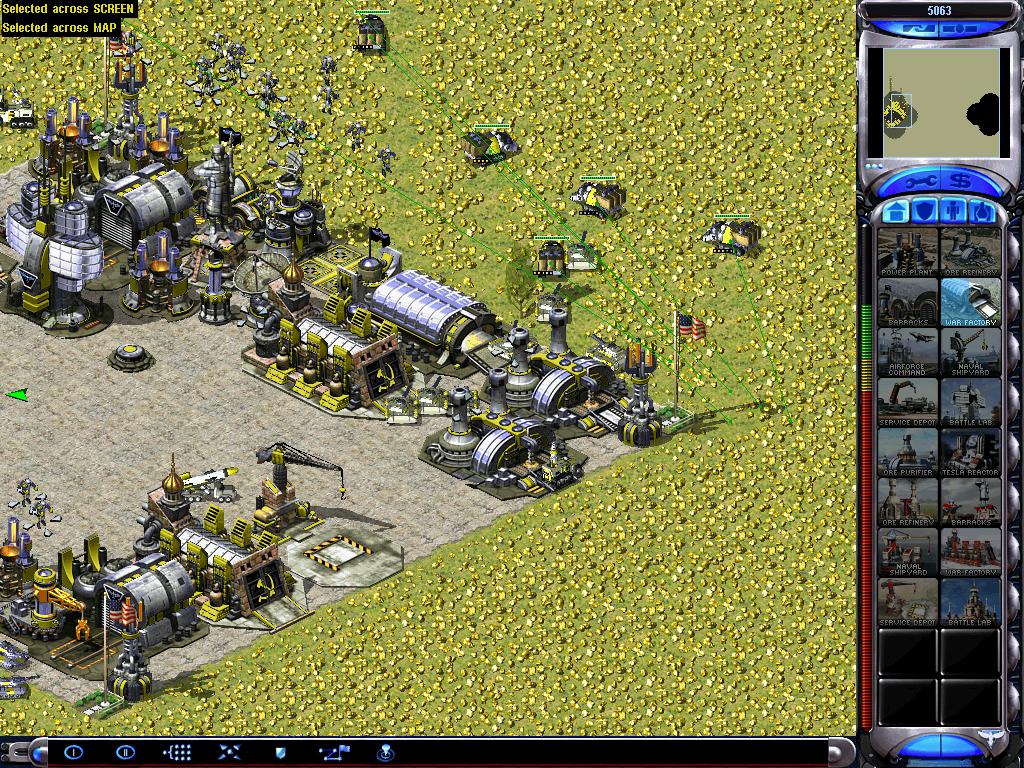The height and width of the screenshot is (768, 1024).
Task: Switch to the structures build tab
Action: 897,212
